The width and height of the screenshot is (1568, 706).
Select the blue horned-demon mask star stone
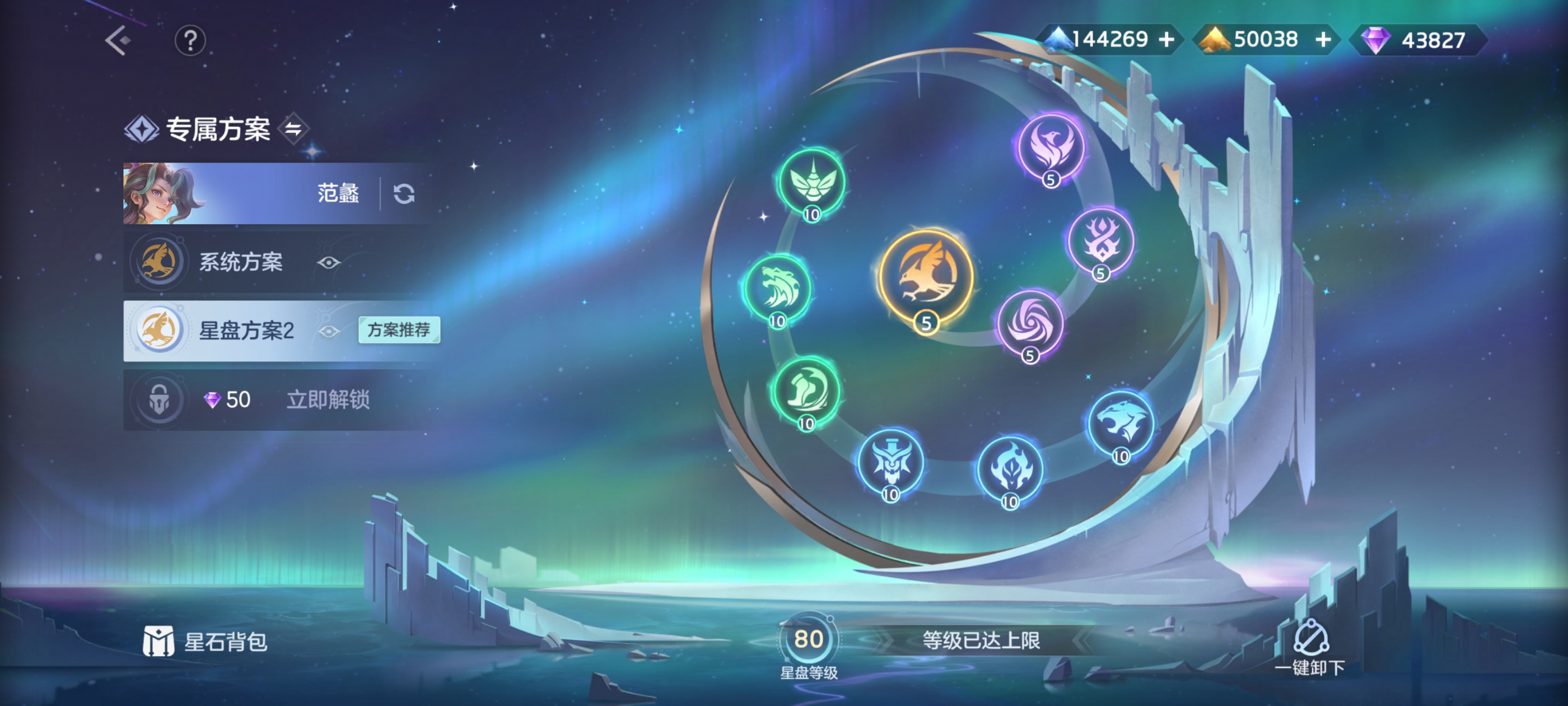point(890,461)
